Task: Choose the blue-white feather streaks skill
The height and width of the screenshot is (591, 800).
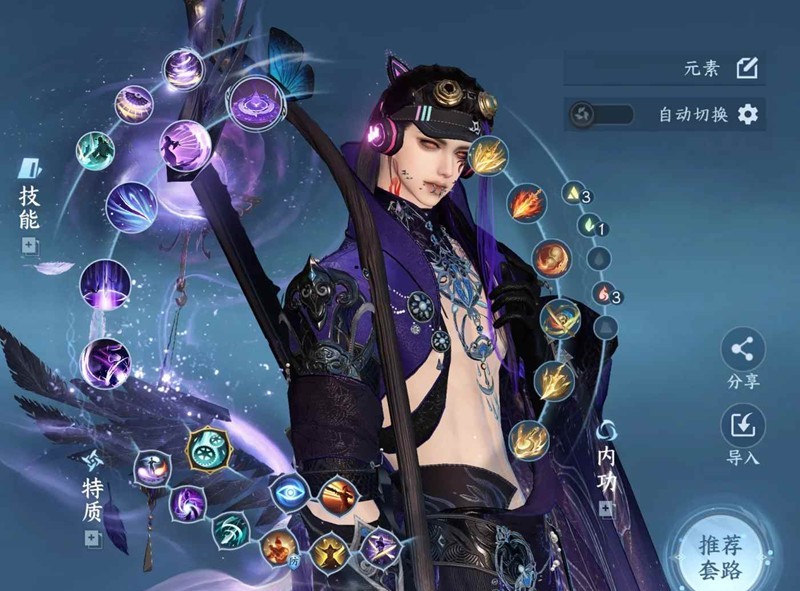Action: click(x=132, y=207)
